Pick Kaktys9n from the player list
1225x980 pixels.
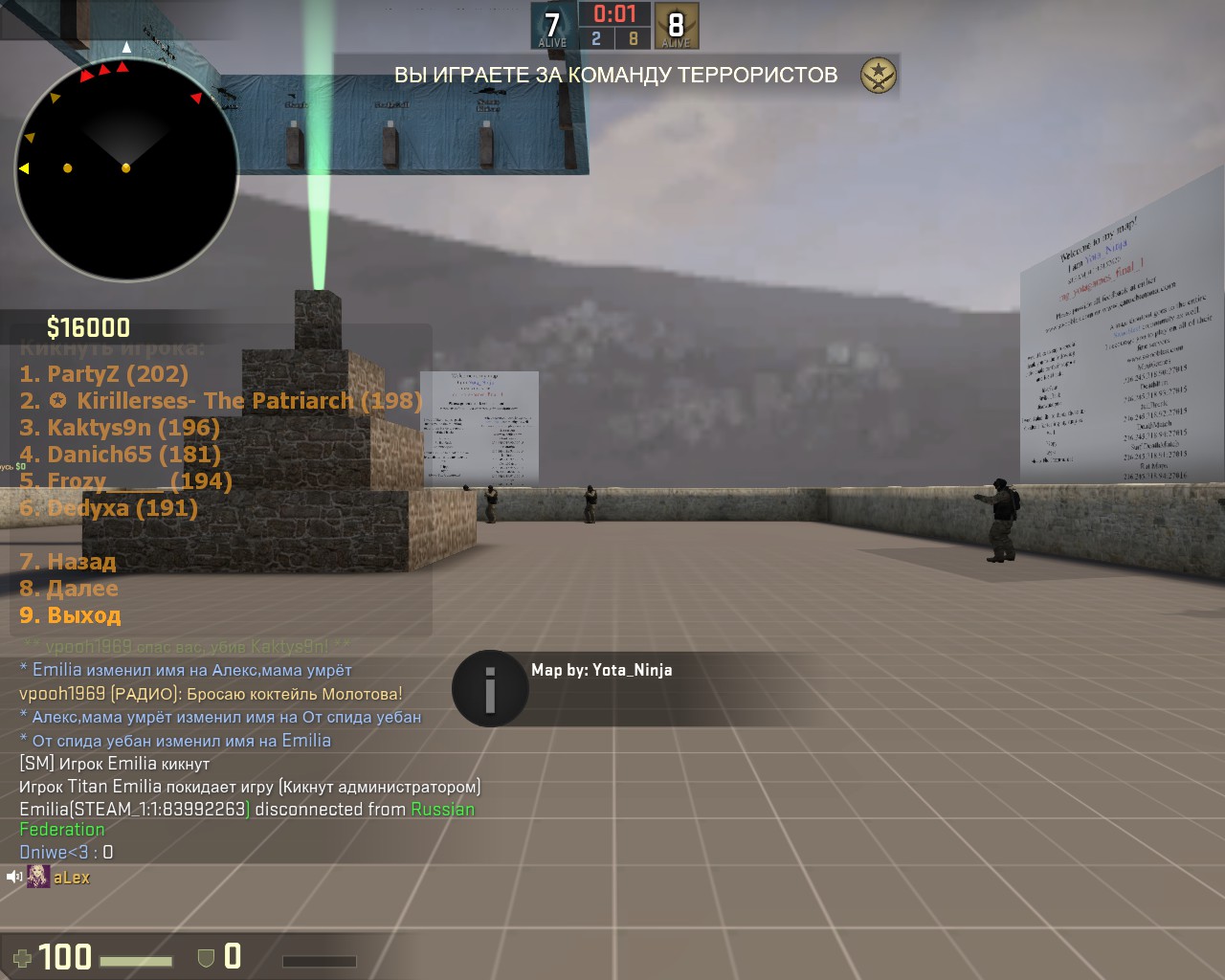(x=120, y=428)
